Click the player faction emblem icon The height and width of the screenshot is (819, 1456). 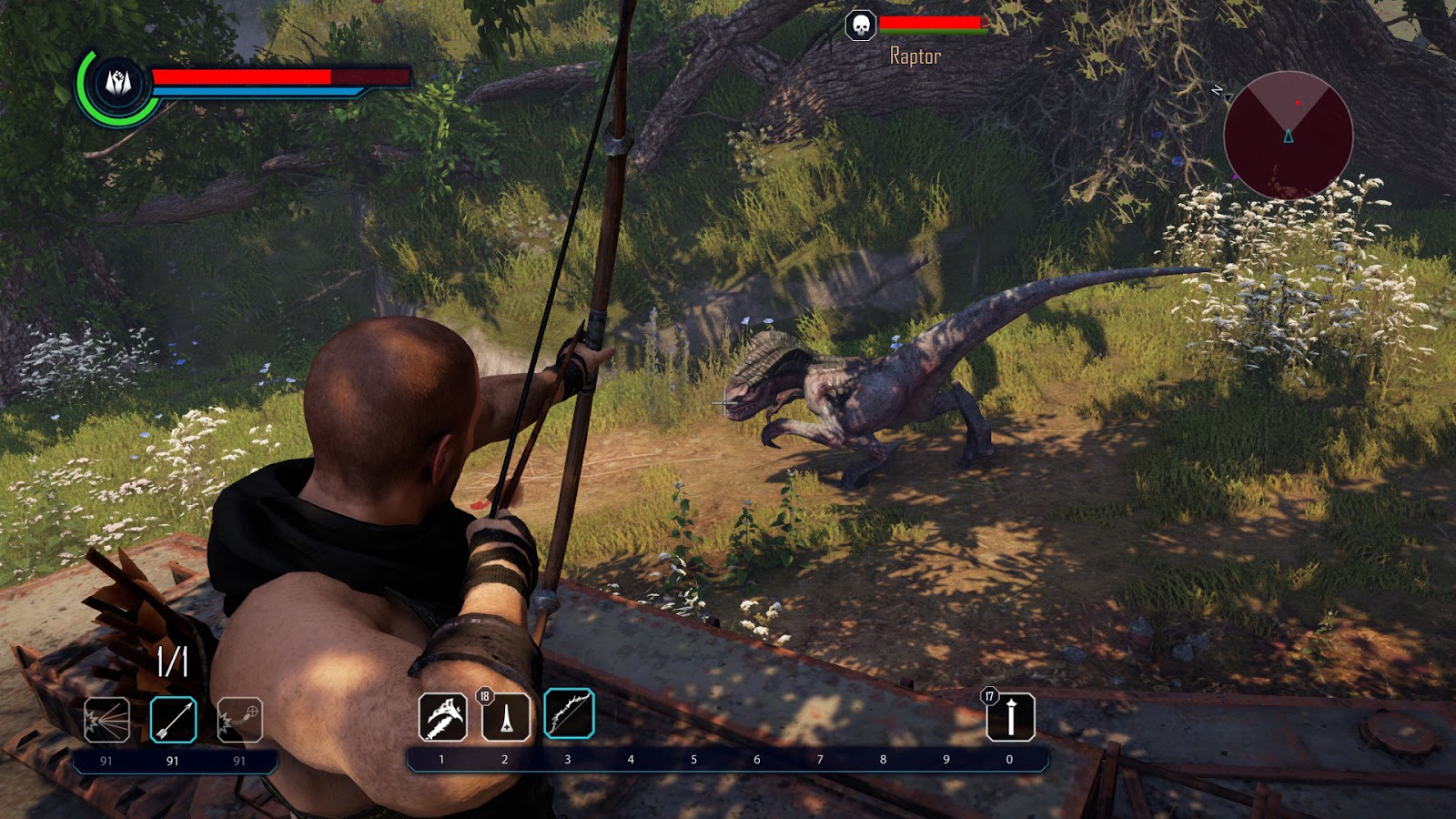(x=118, y=84)
